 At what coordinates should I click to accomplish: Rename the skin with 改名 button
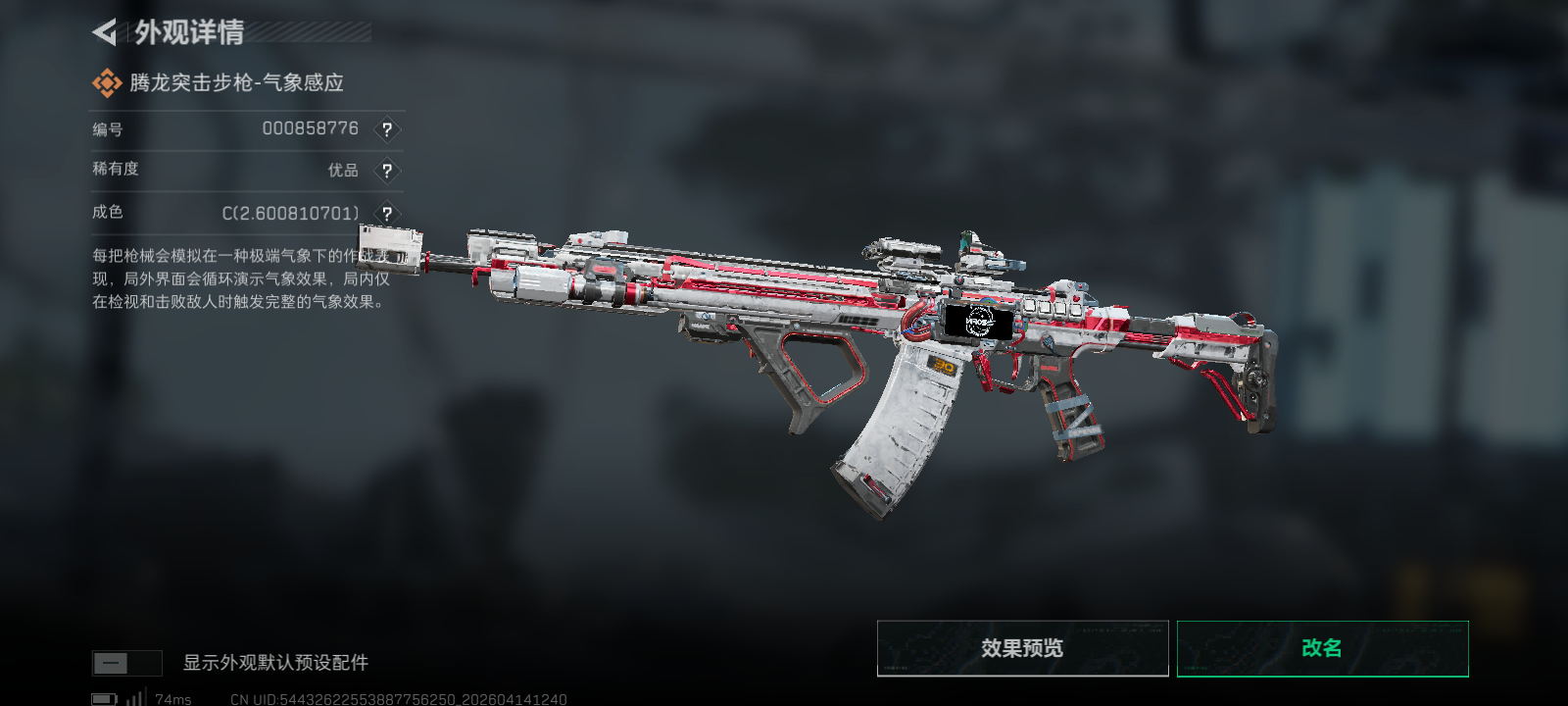(x=1322, y=648)
